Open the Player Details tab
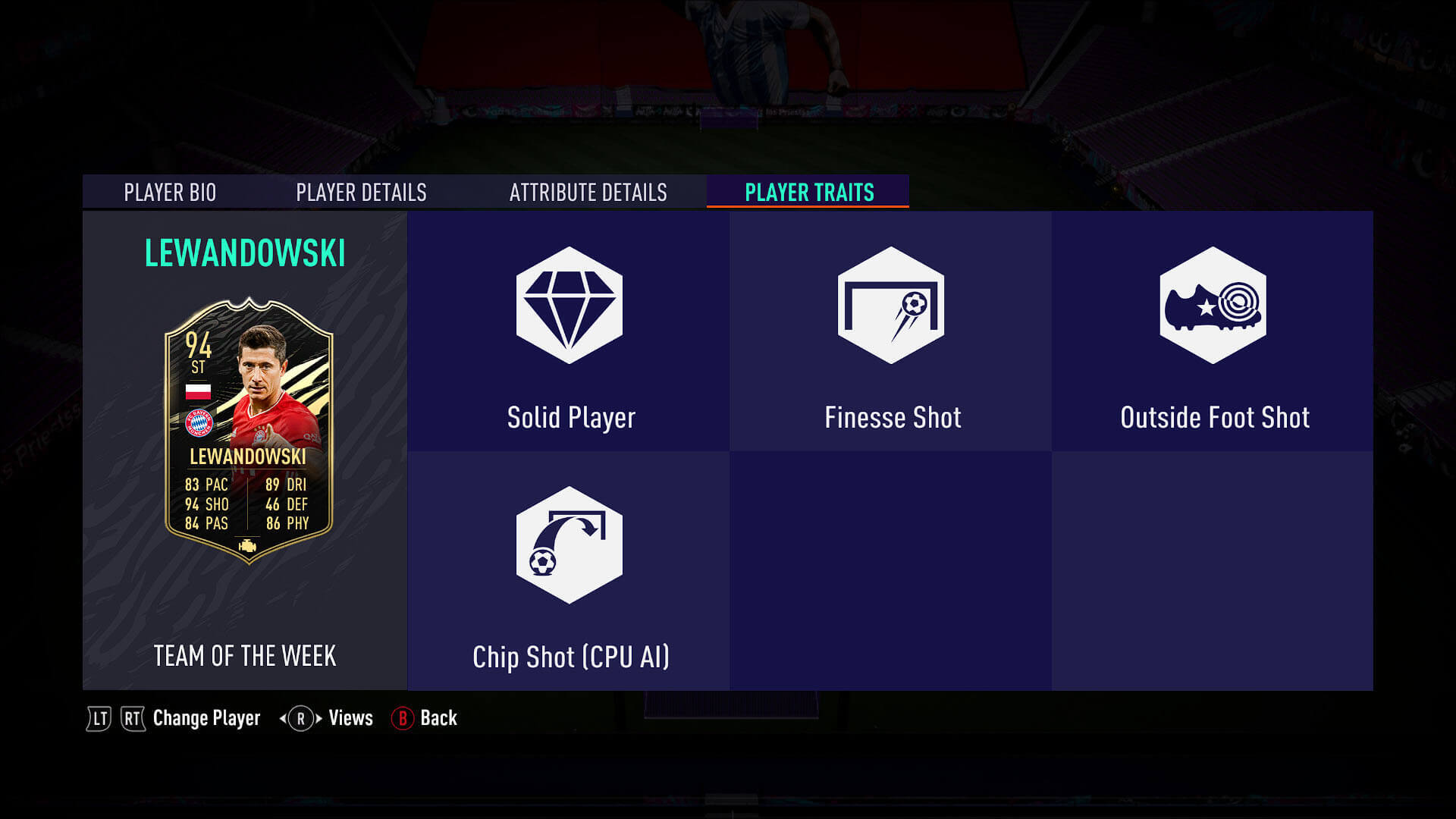The width and height of the screenshot is (1456, 819). coord(361,193)
